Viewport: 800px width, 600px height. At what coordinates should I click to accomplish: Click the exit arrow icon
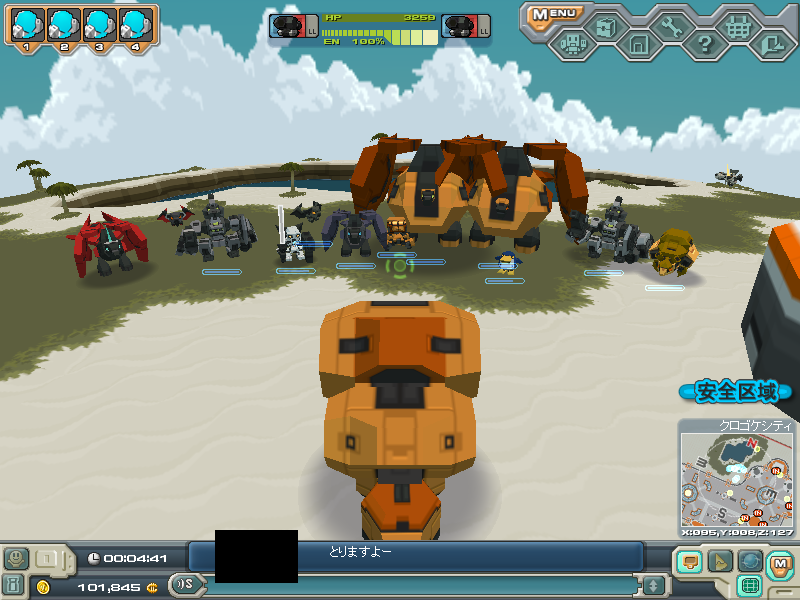coord(770,44)
